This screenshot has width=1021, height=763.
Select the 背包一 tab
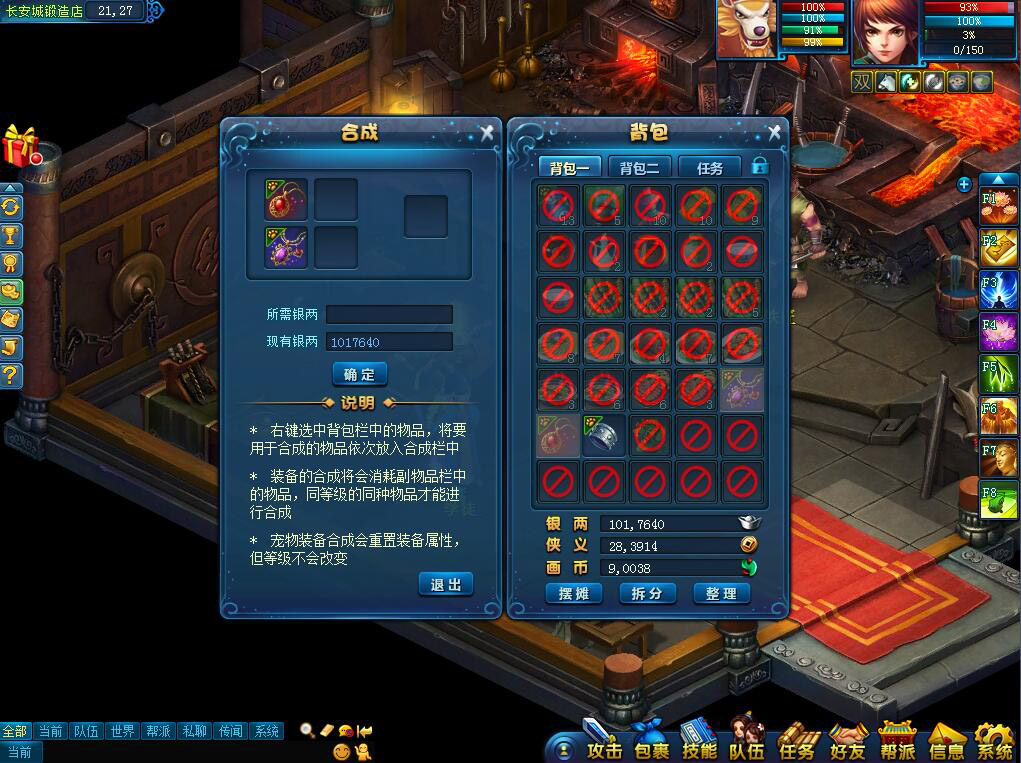point(569,167)
